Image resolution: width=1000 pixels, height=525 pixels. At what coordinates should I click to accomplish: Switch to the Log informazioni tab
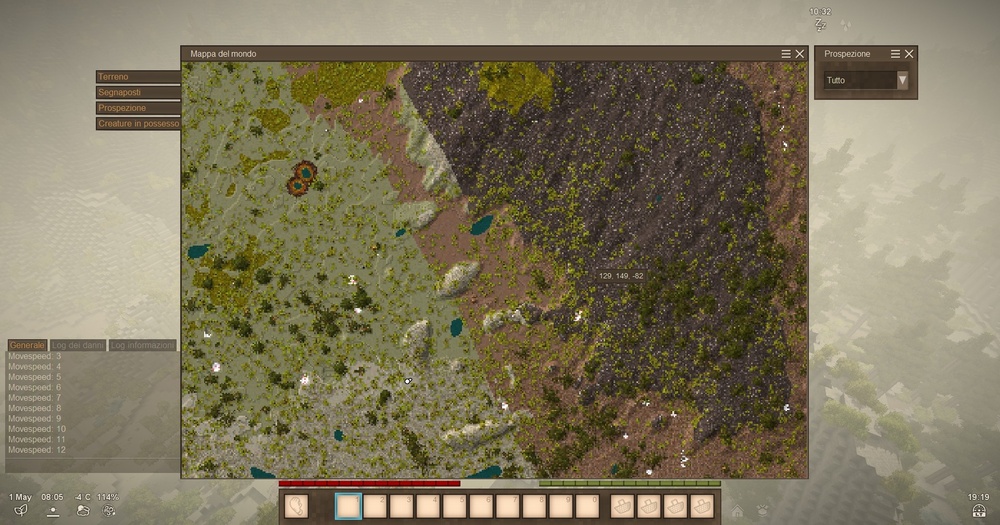pos(142,345)
